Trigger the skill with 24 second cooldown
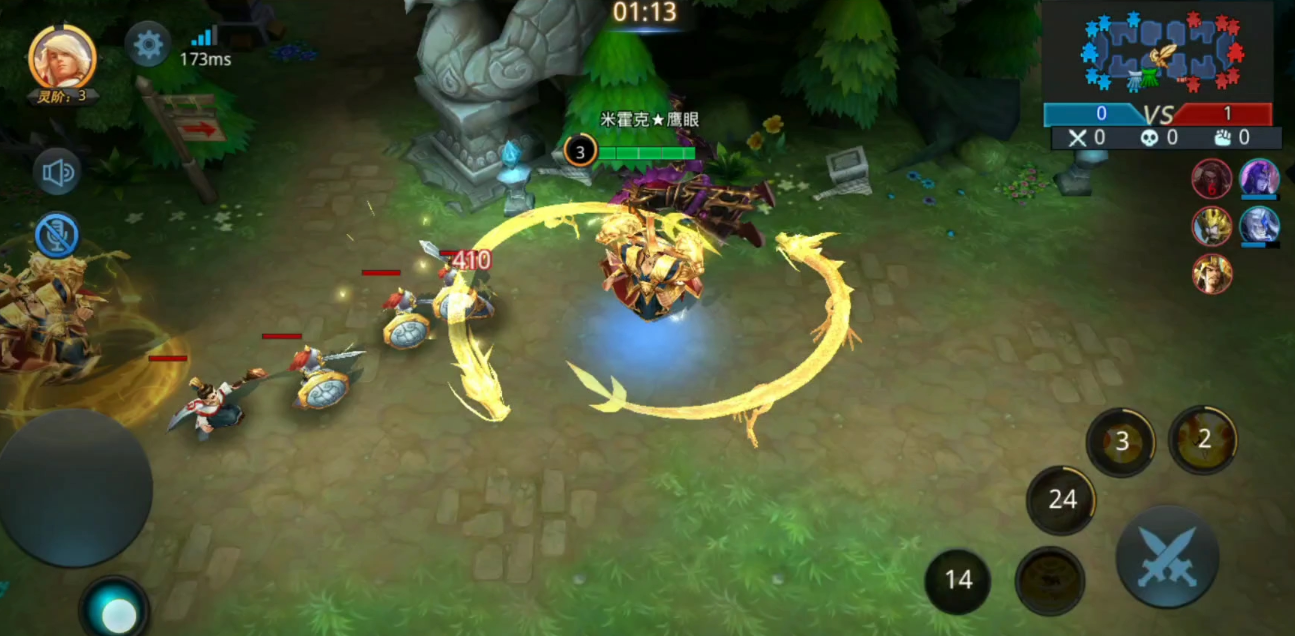Image resolution: width=1295 pixels, height=636 pixels. click(1061, 500)
